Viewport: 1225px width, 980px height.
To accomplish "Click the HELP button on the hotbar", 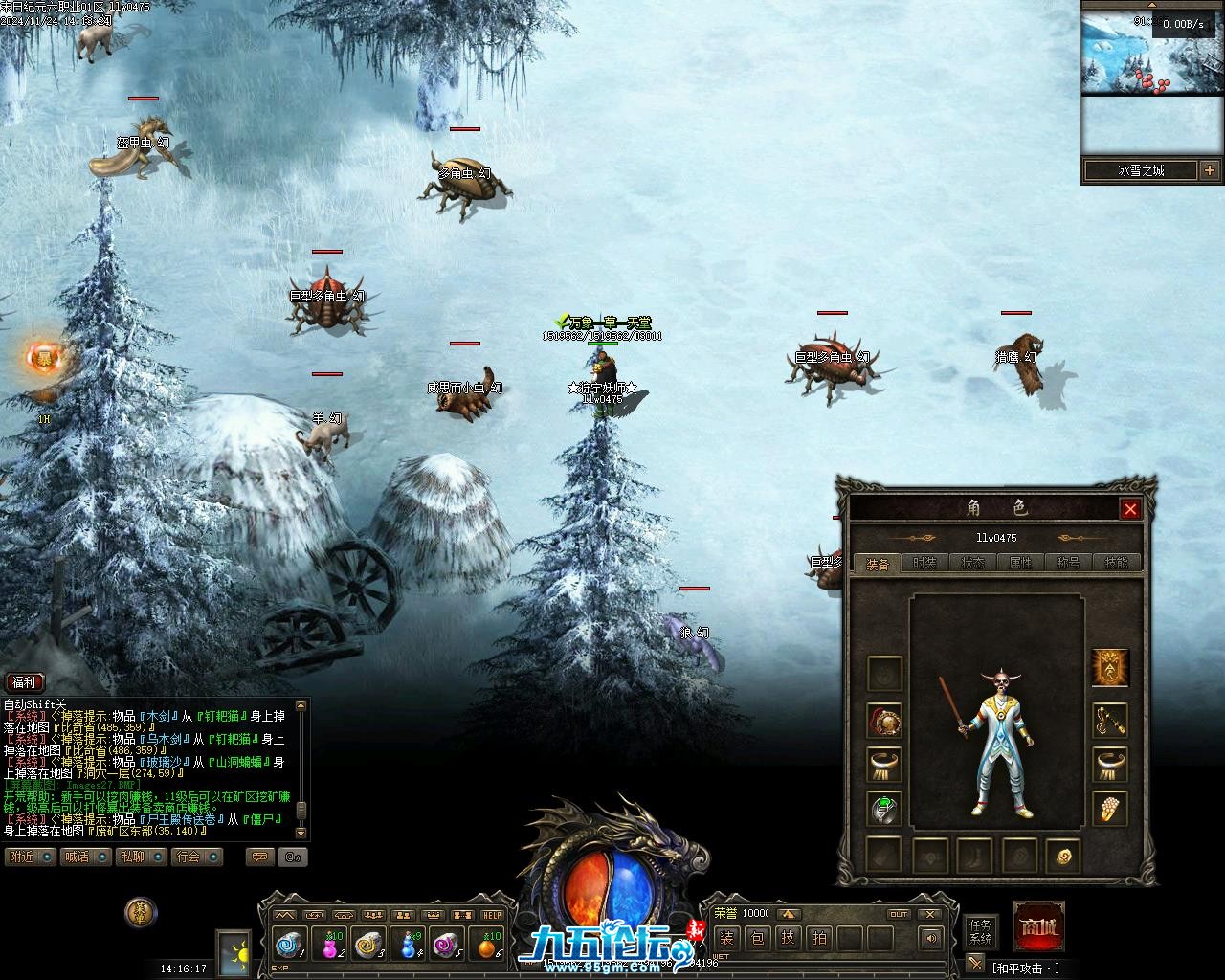I will click(492, 915).
